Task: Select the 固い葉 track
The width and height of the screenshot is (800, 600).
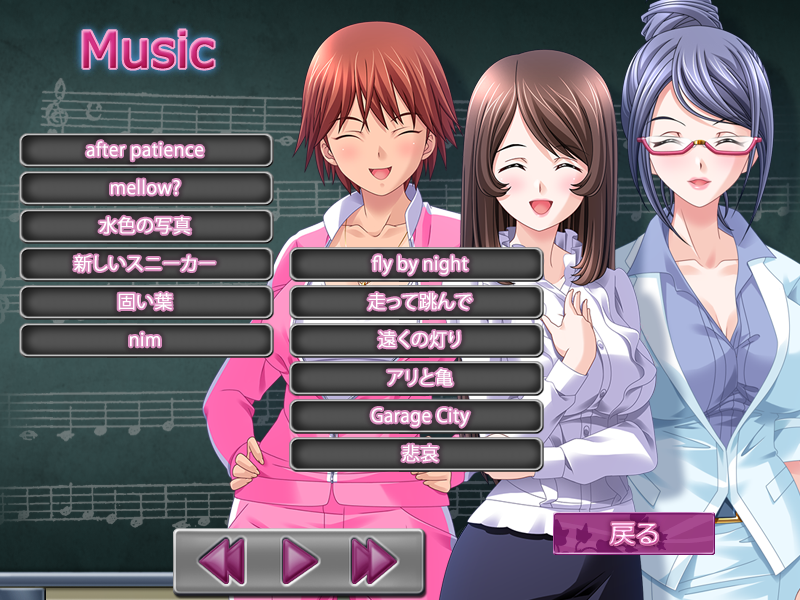Action: (146, 302)
